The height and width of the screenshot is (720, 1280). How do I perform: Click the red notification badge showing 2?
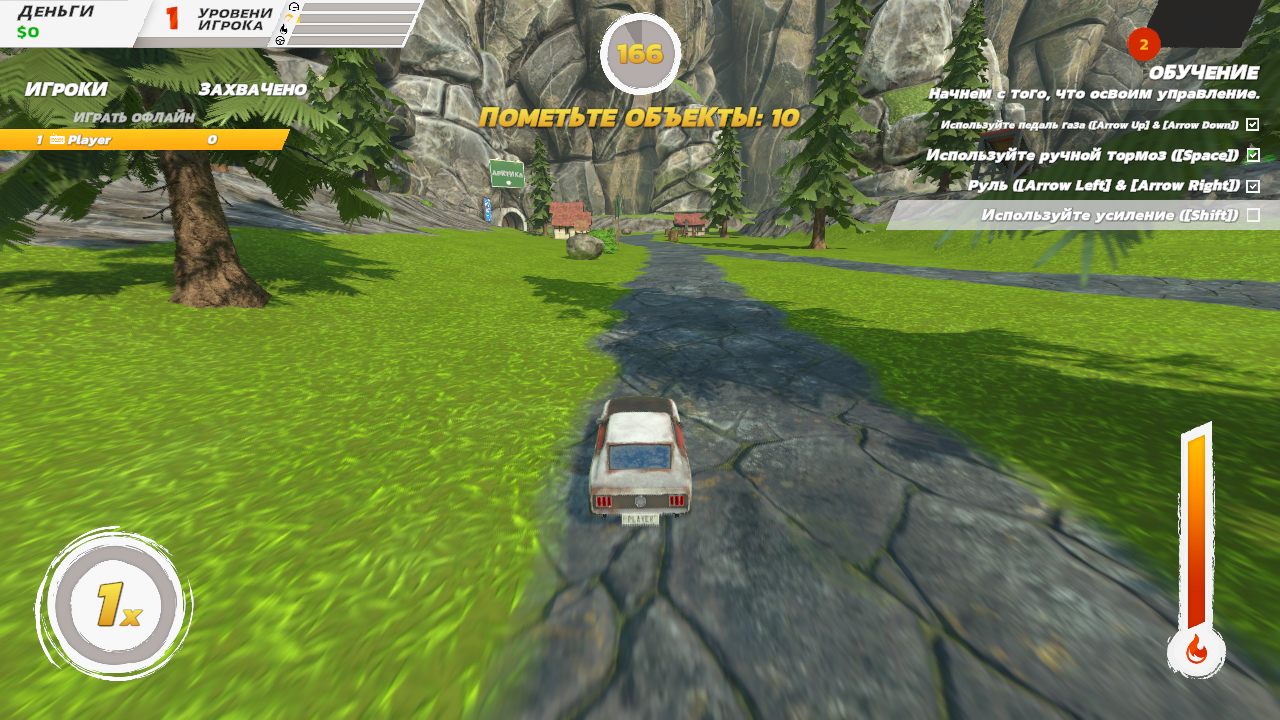(x=1143, y=44)
